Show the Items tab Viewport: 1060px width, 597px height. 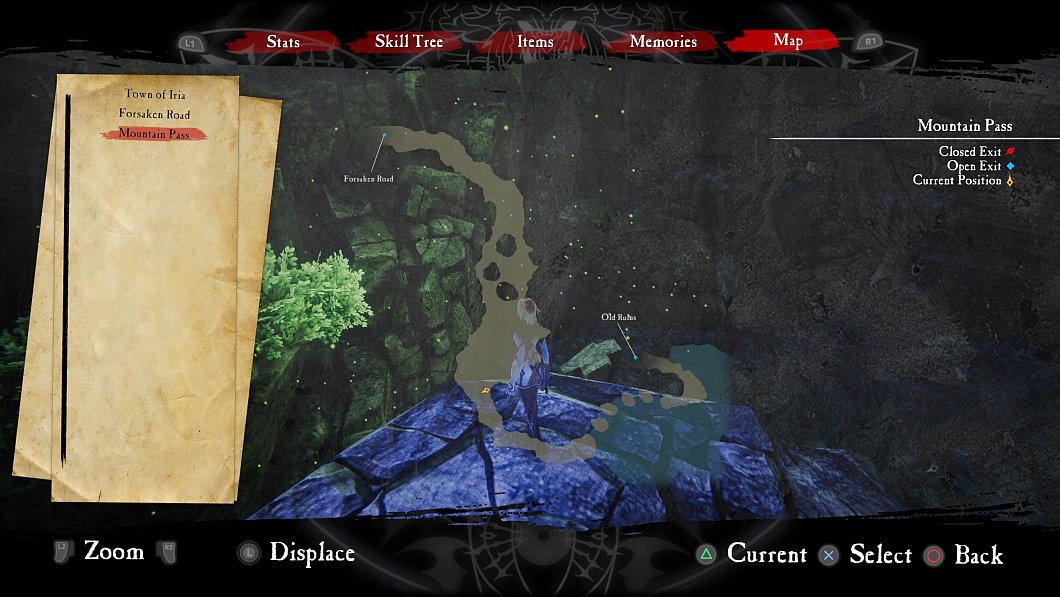535,42
